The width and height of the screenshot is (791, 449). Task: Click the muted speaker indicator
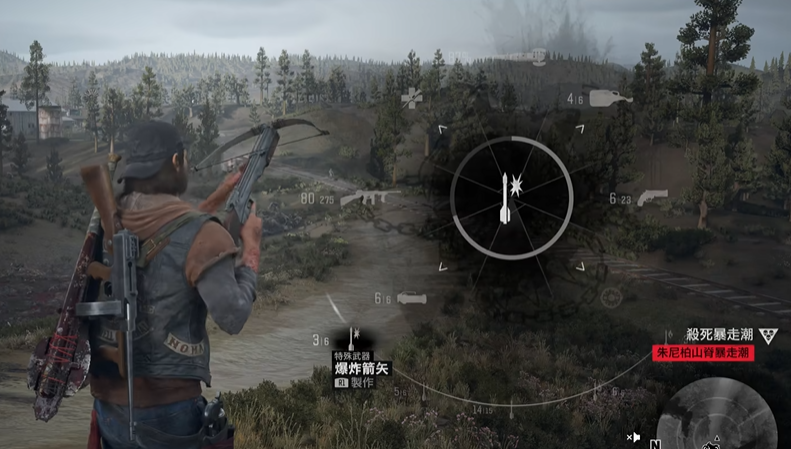pos(633,437)
